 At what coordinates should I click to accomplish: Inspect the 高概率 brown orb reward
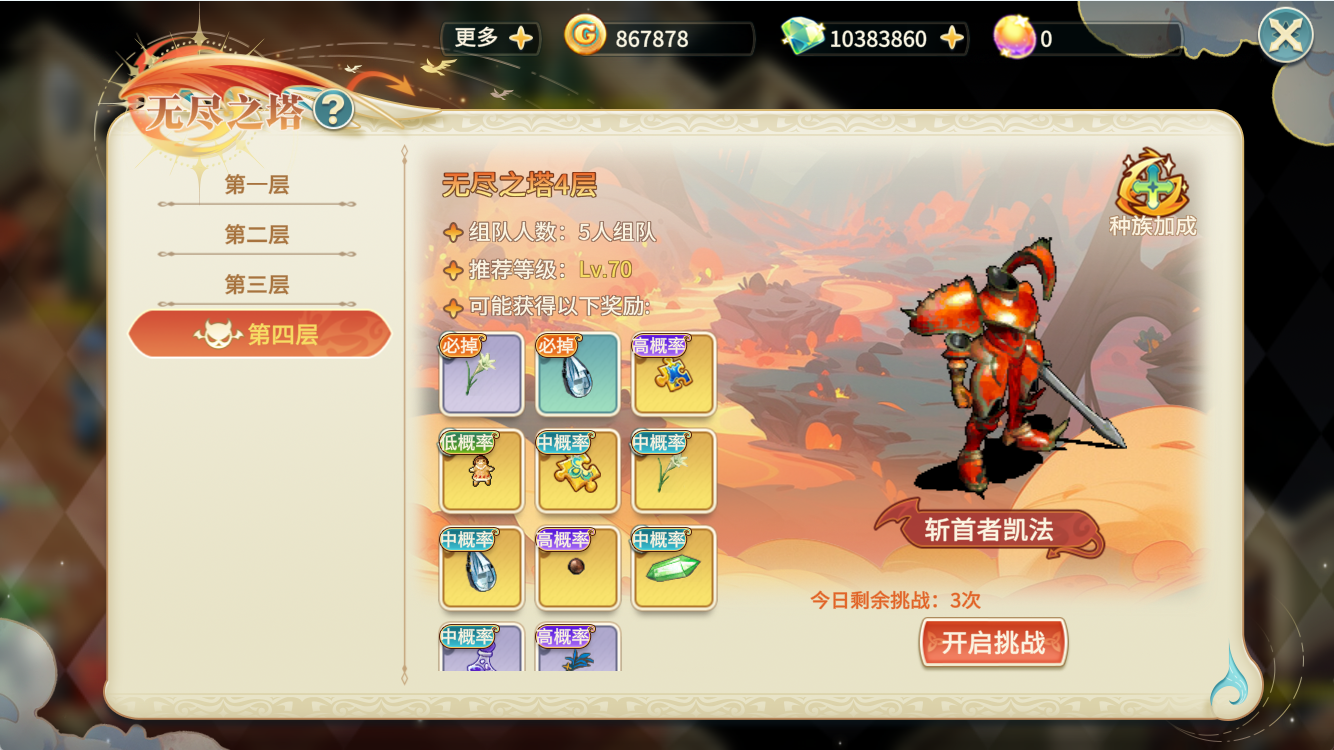point(577,568)
